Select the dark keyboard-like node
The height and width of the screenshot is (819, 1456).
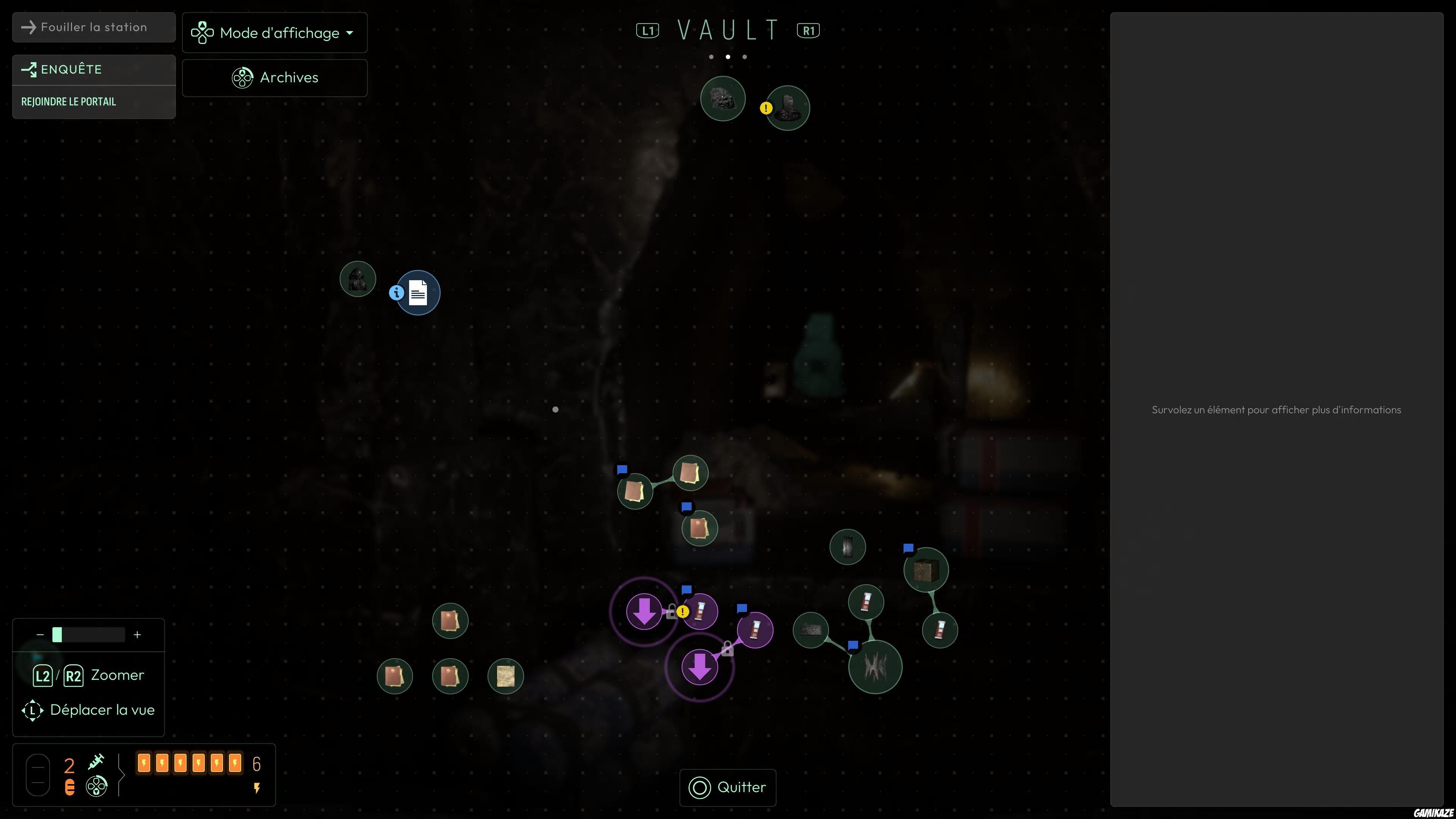811,630
